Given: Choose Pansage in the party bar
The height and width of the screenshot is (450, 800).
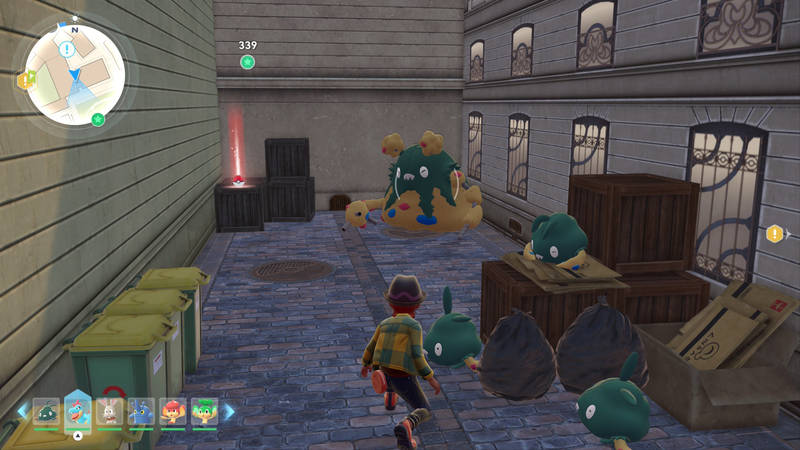Looking at the screenshot, I should click(204, 411).
